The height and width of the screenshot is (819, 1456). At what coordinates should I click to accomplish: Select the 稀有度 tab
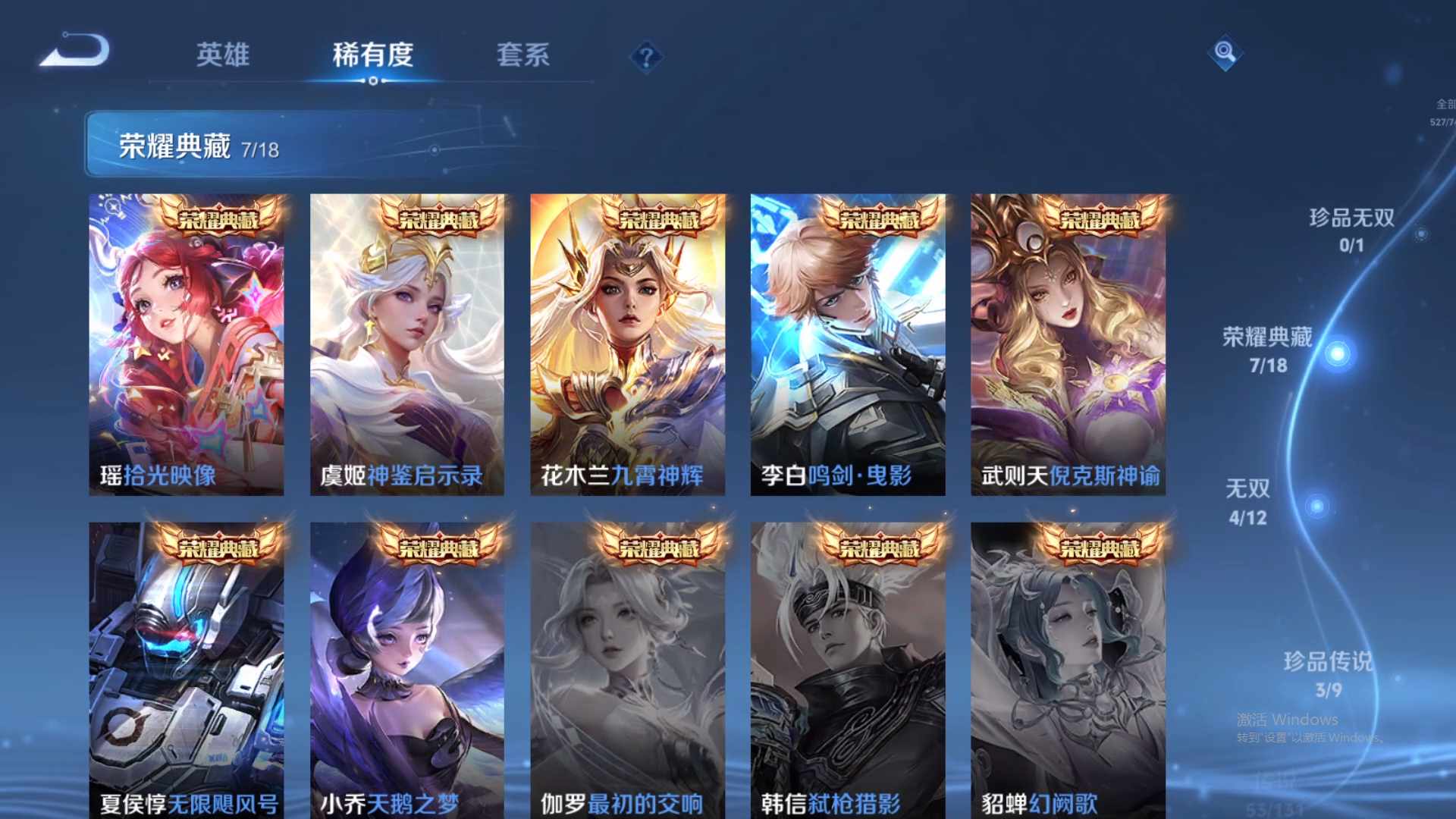[x=372, y=55]
